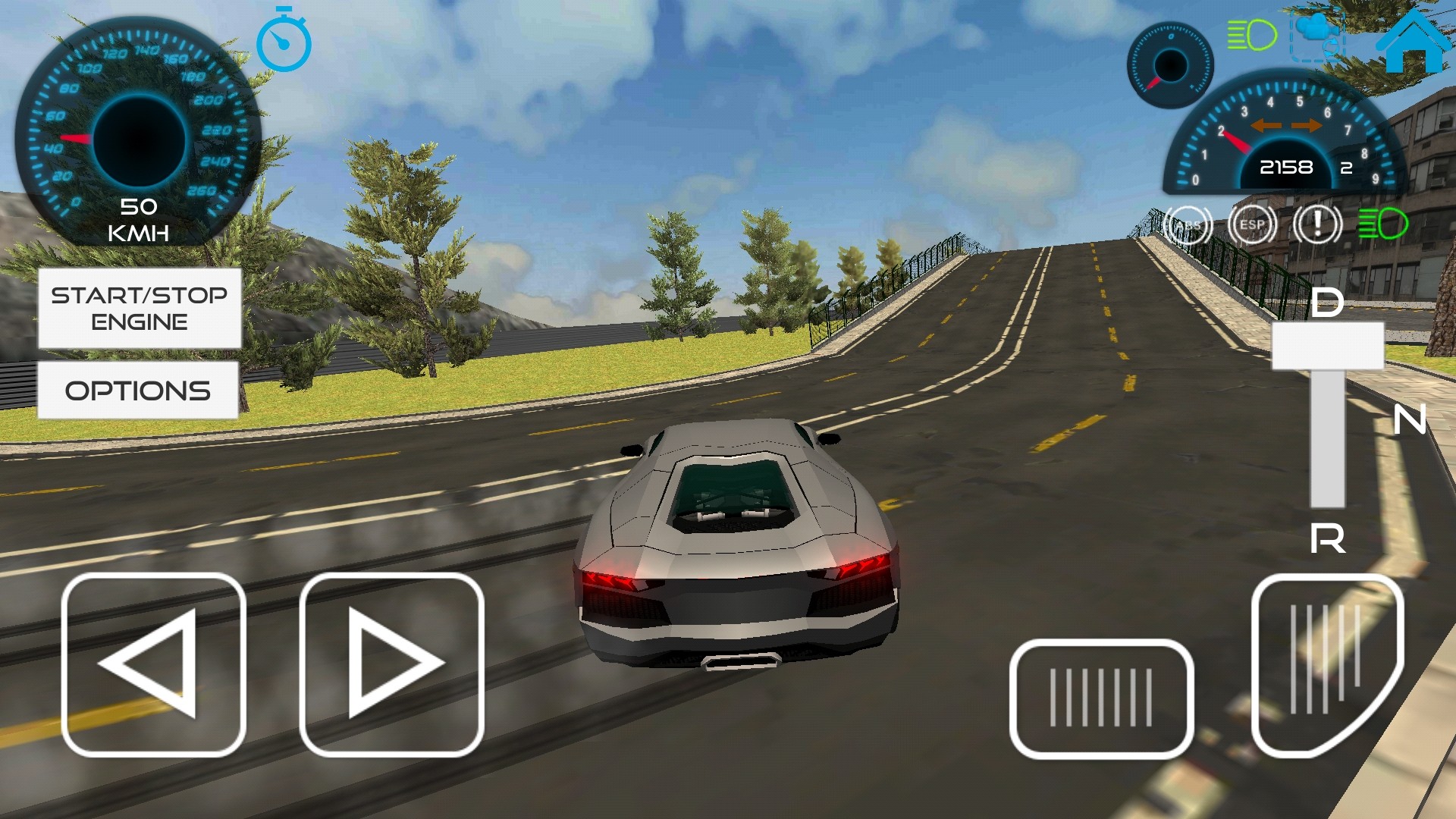This screenshot has width=1456, height=819.
Task: Return to the main menu via home icon
Action: click(1411, 42)
